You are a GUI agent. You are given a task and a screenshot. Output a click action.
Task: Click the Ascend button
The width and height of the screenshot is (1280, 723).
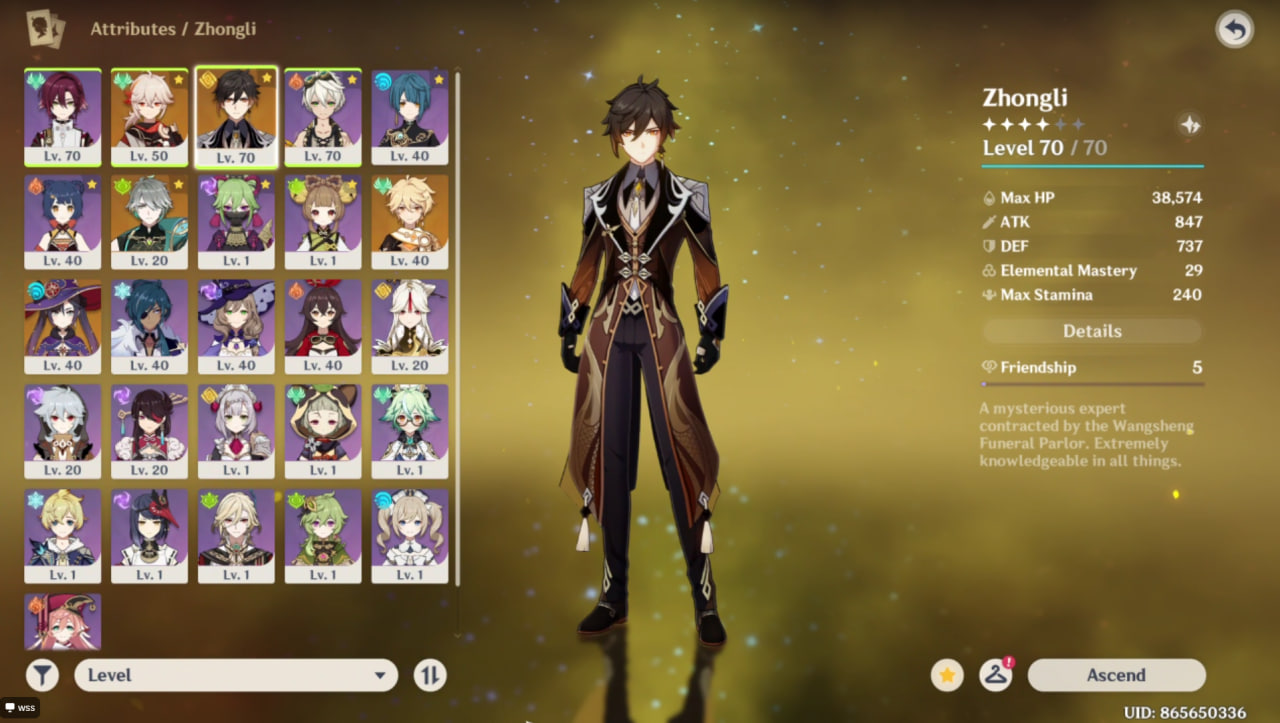(x=1116, y=675)
